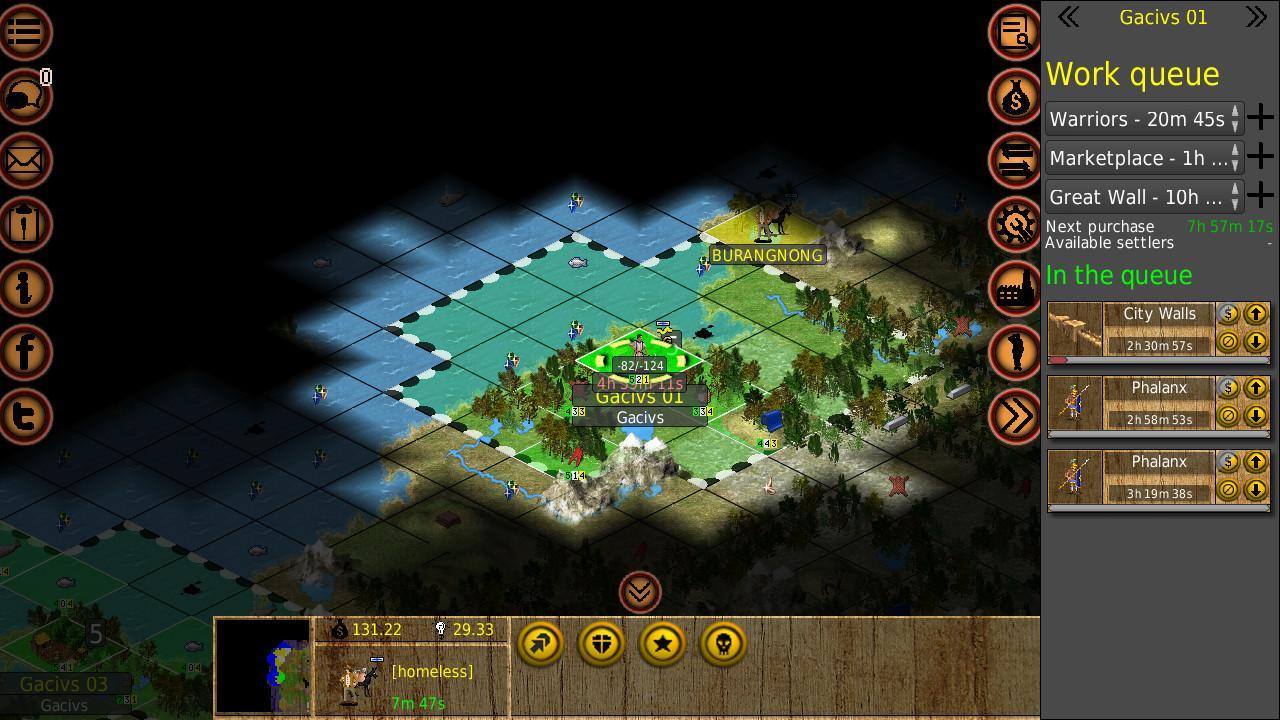Add Great Wall to the work queue

pos(1260,196)
